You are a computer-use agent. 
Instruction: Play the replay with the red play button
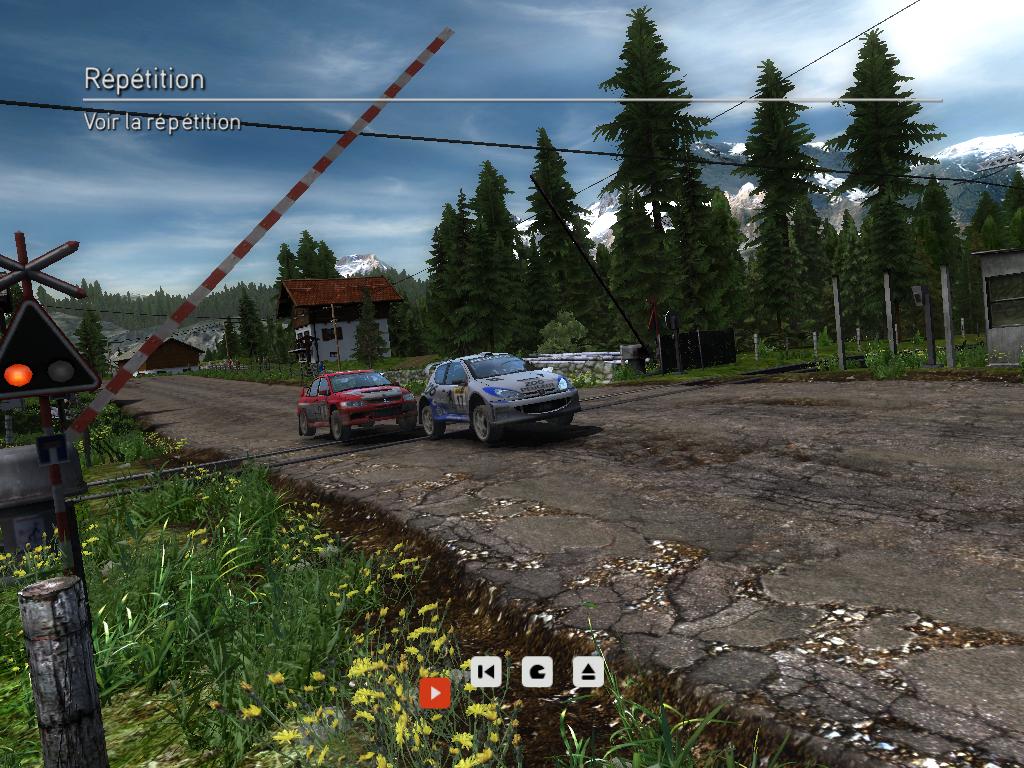pyautogui.click(x=434, y=692)
